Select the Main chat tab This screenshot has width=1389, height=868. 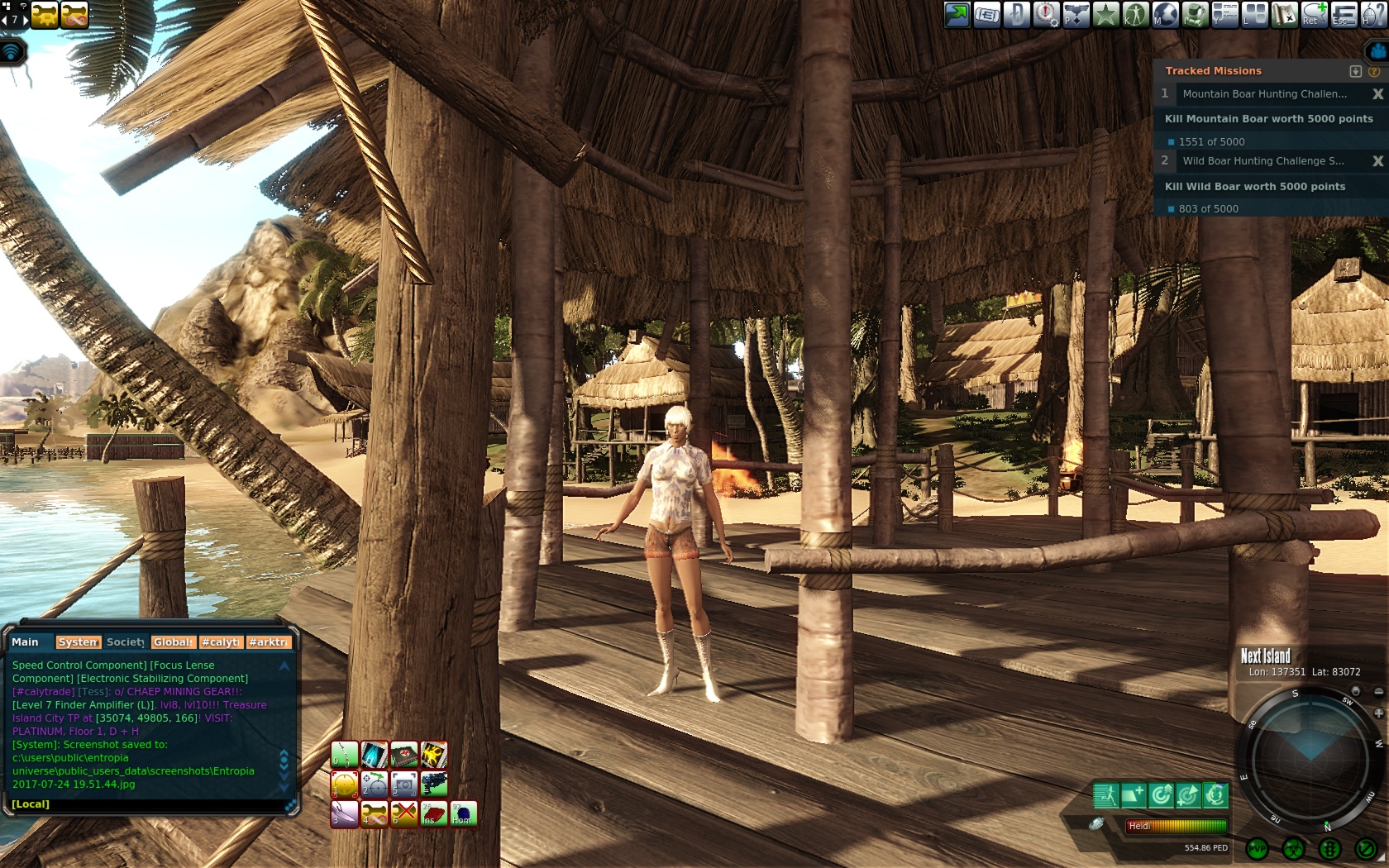tap(25, 642)
